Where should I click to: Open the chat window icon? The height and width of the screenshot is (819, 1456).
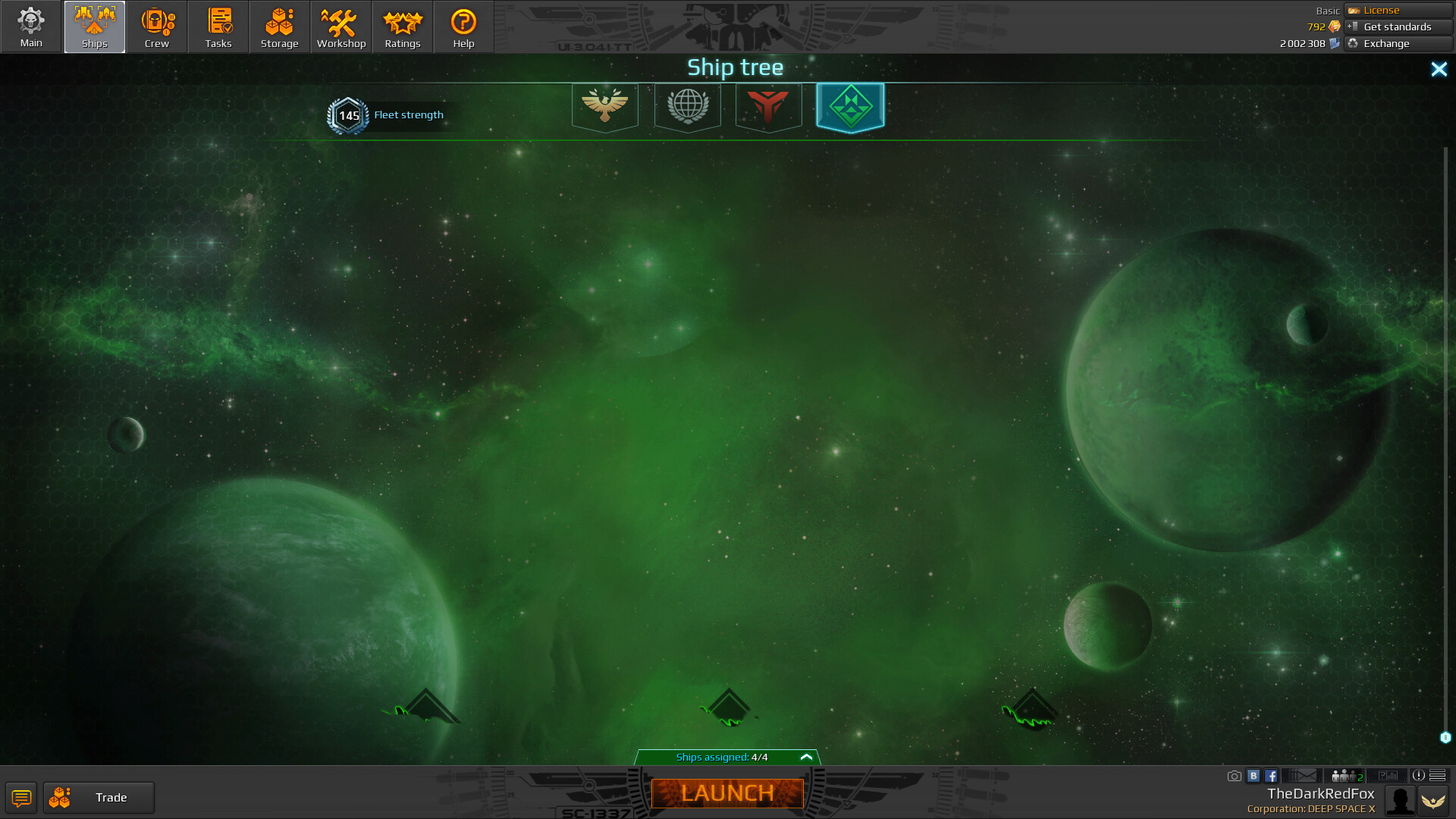coord(21,798)
